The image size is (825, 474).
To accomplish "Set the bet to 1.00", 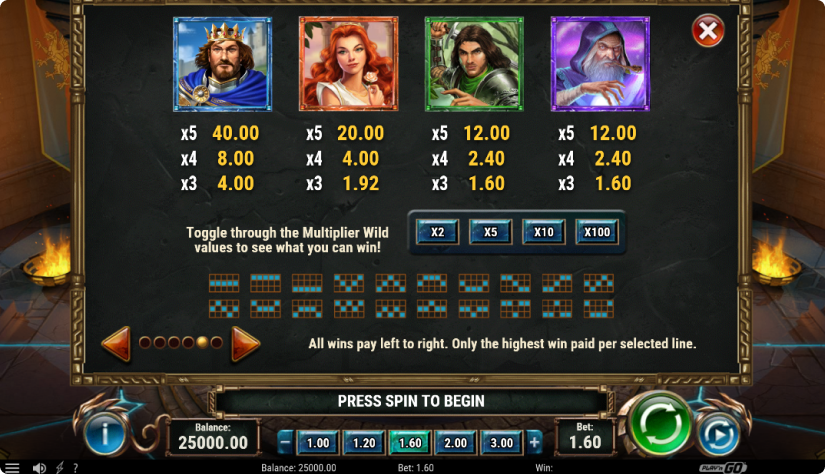I will click(x=317, y=442).
